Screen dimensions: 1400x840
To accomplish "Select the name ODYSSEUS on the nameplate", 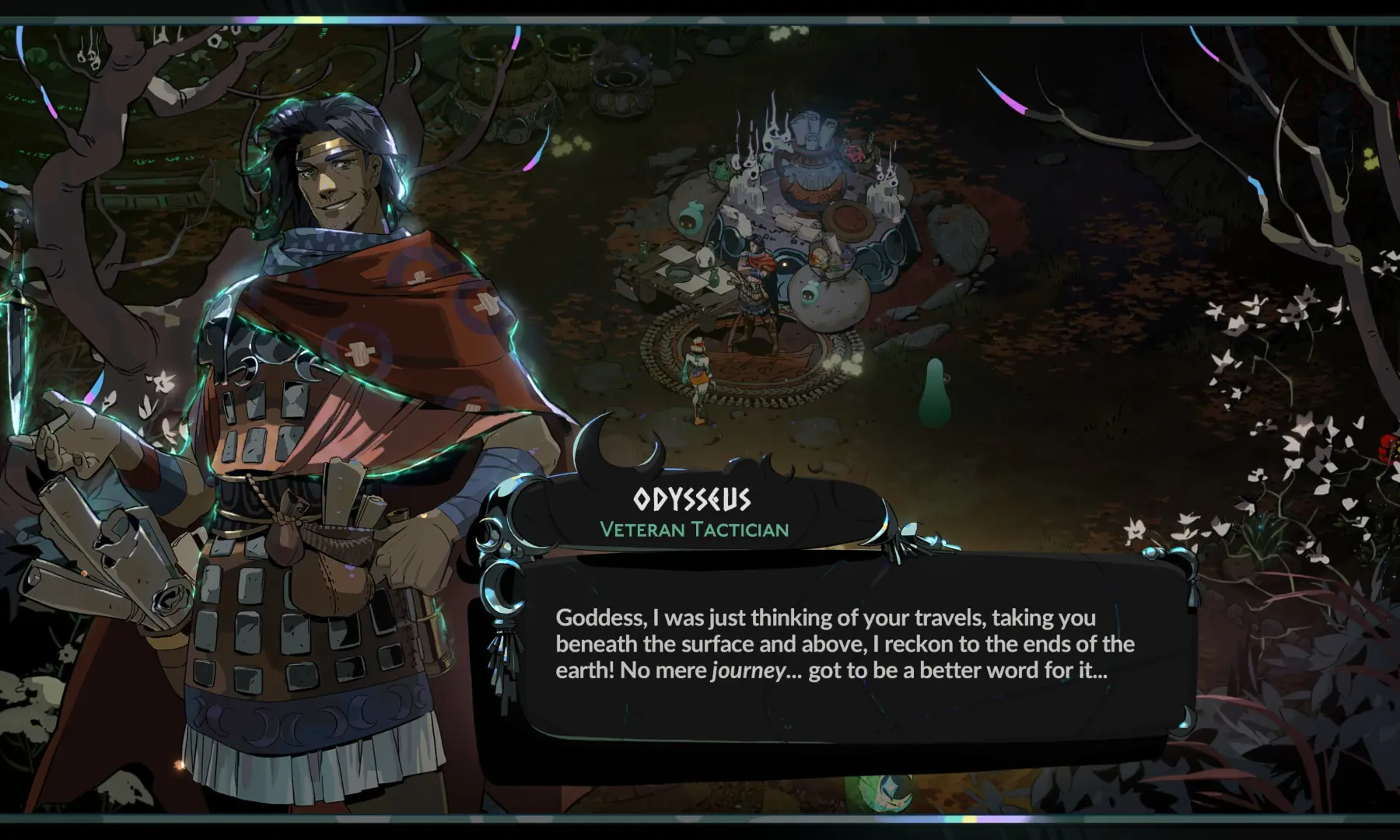I will click(x=691, y=501).
